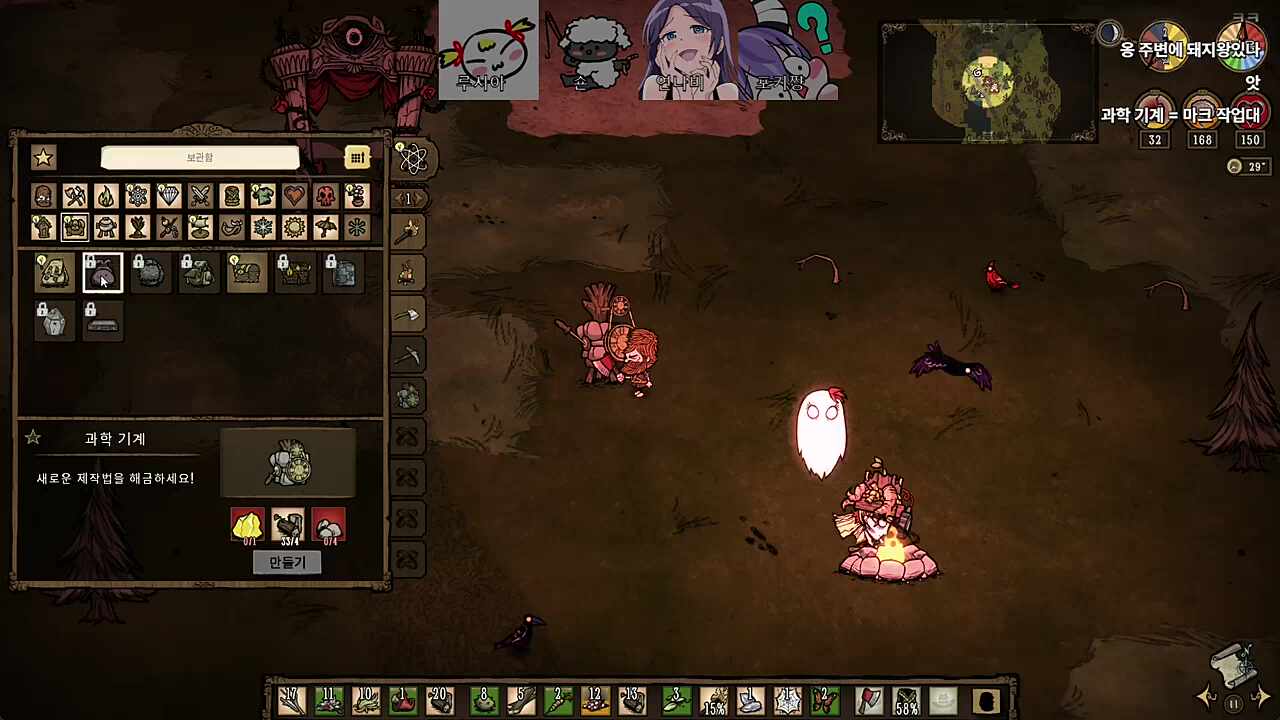Toggle the favorites star filter
1280x720 pixels.
[x=43, y=158]
